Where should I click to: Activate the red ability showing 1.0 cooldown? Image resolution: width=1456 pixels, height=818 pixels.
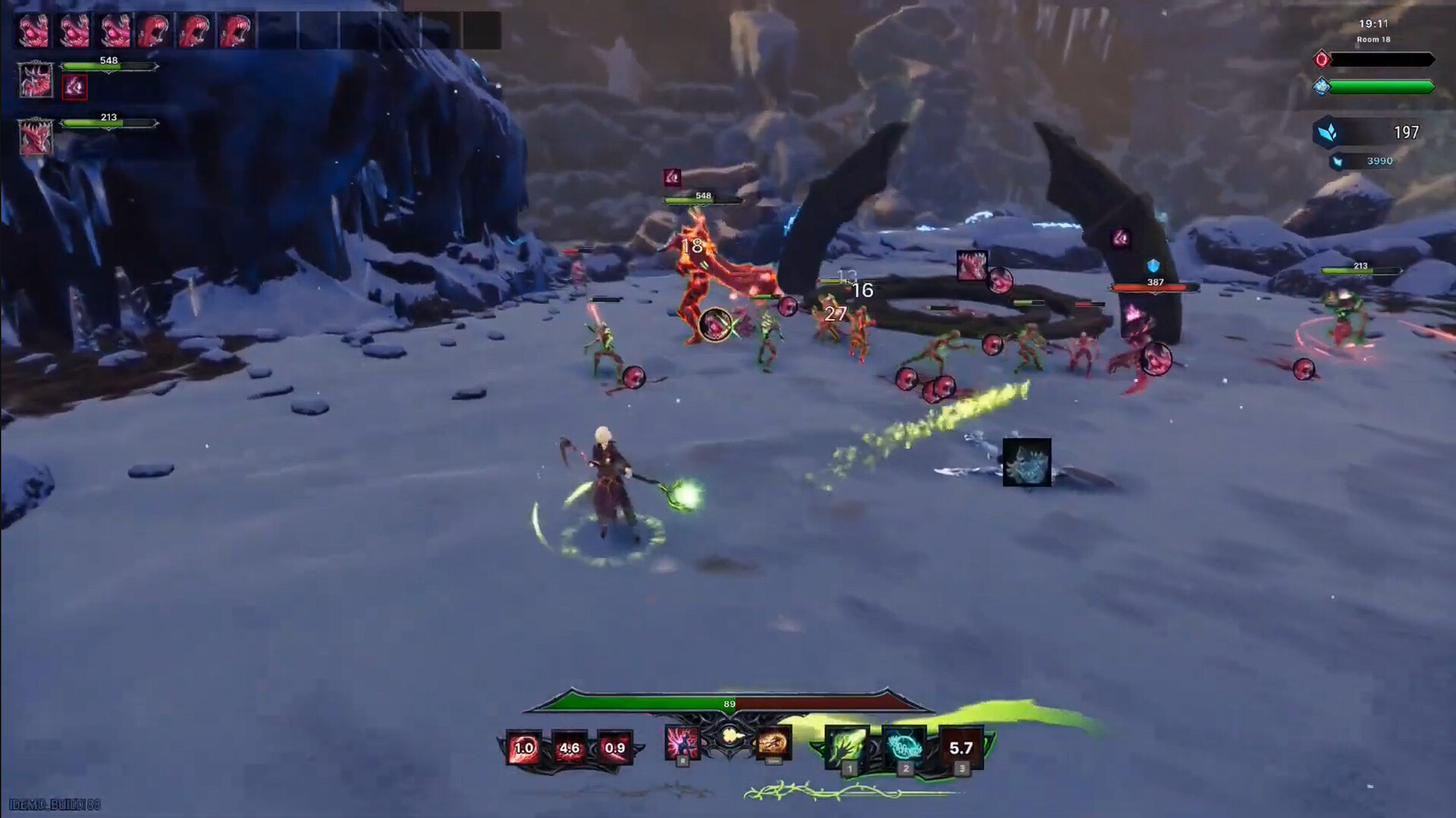coord(524,747)
